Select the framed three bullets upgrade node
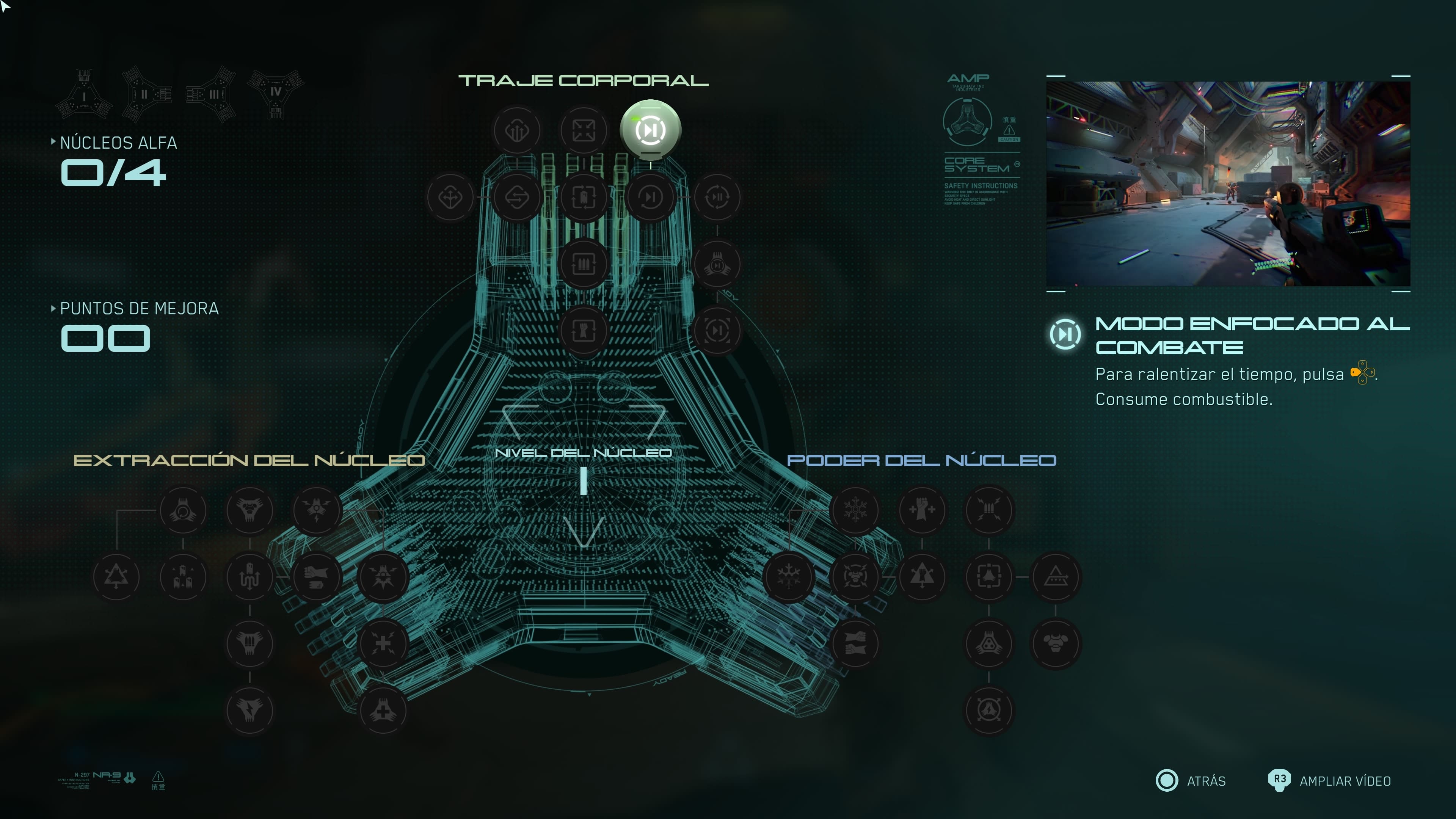Viewport: 1456px width, 819px height. click(x=583, y=264)
